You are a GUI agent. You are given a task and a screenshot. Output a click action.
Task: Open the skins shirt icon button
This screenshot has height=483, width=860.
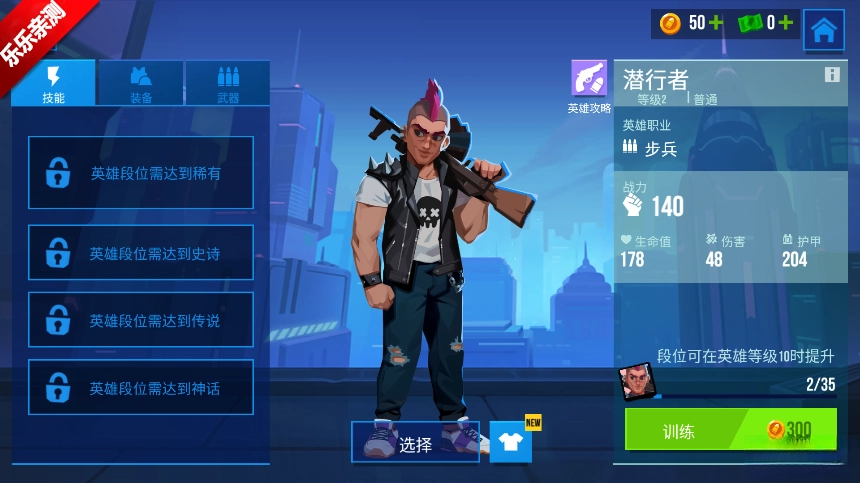click(x=510, y=442)
